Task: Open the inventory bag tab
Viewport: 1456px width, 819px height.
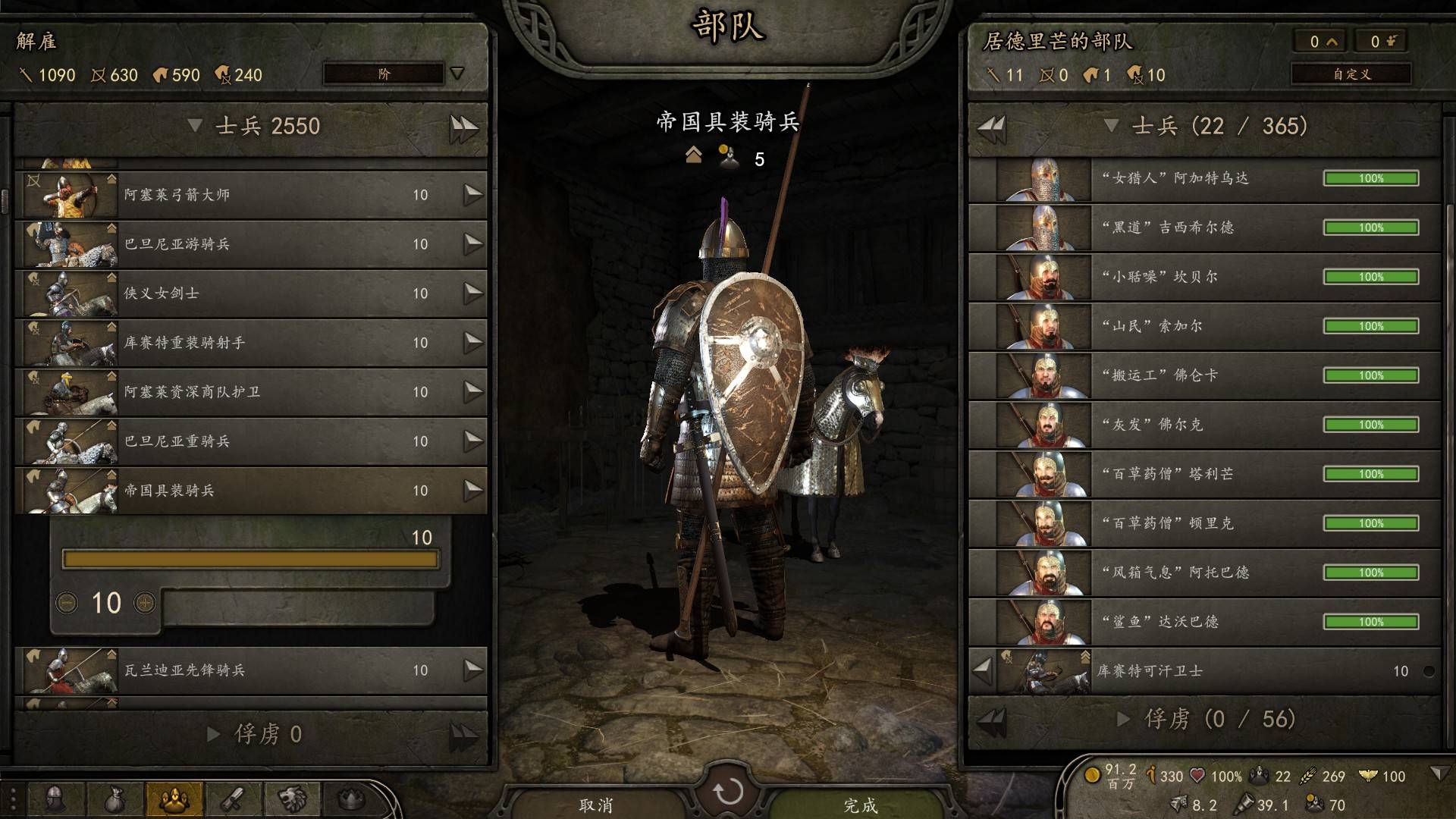Action: 114,799
